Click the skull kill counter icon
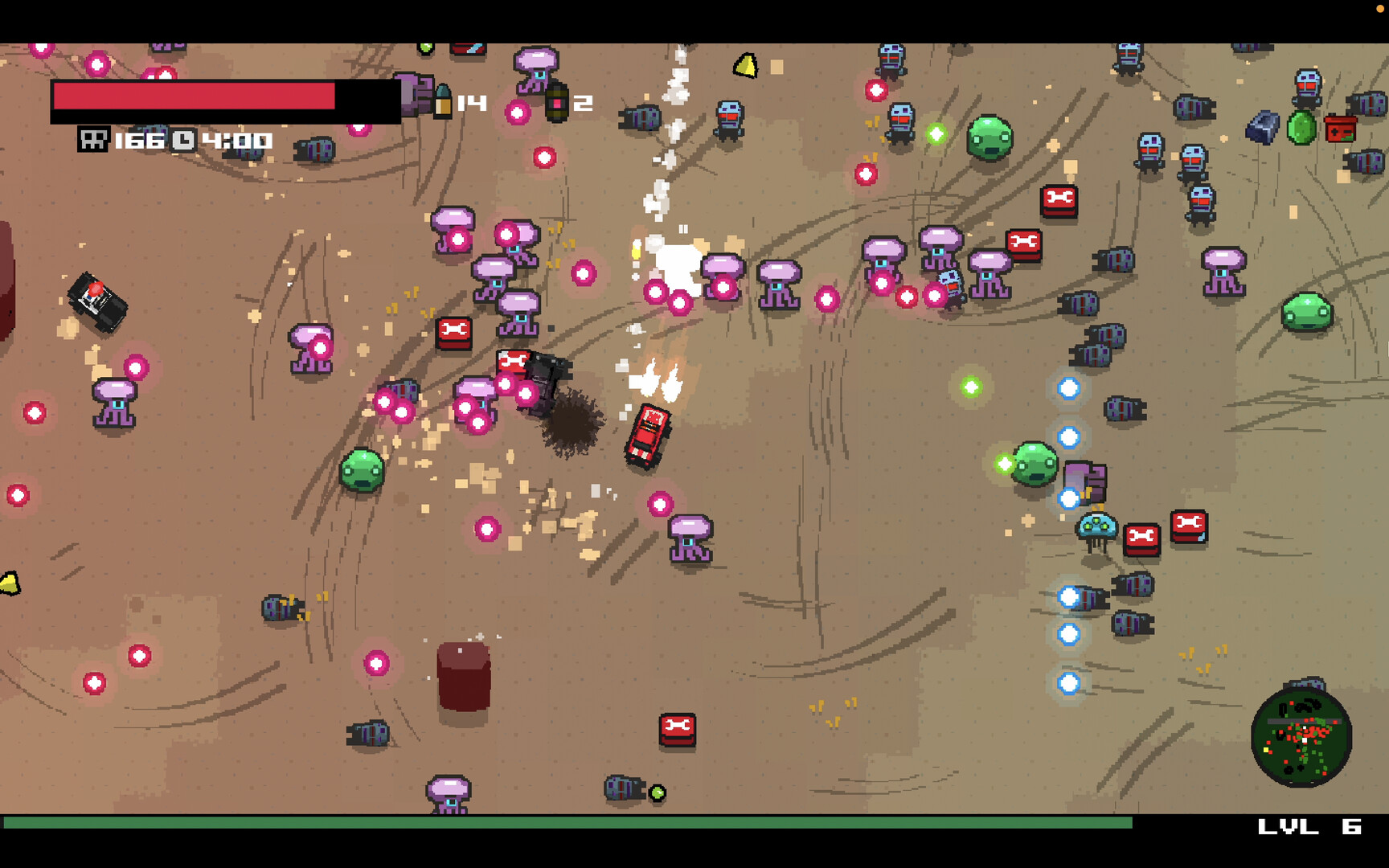 point(96,140)
